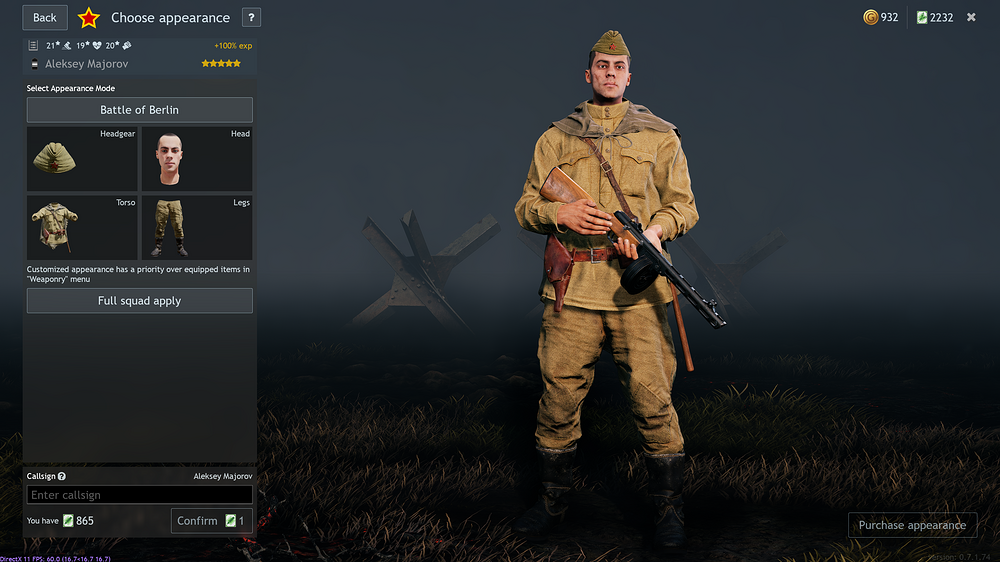Confirm the callsign change
The width and height of the screenshot is (1000, 562).
pyautogui.click(x=211, y=521)
